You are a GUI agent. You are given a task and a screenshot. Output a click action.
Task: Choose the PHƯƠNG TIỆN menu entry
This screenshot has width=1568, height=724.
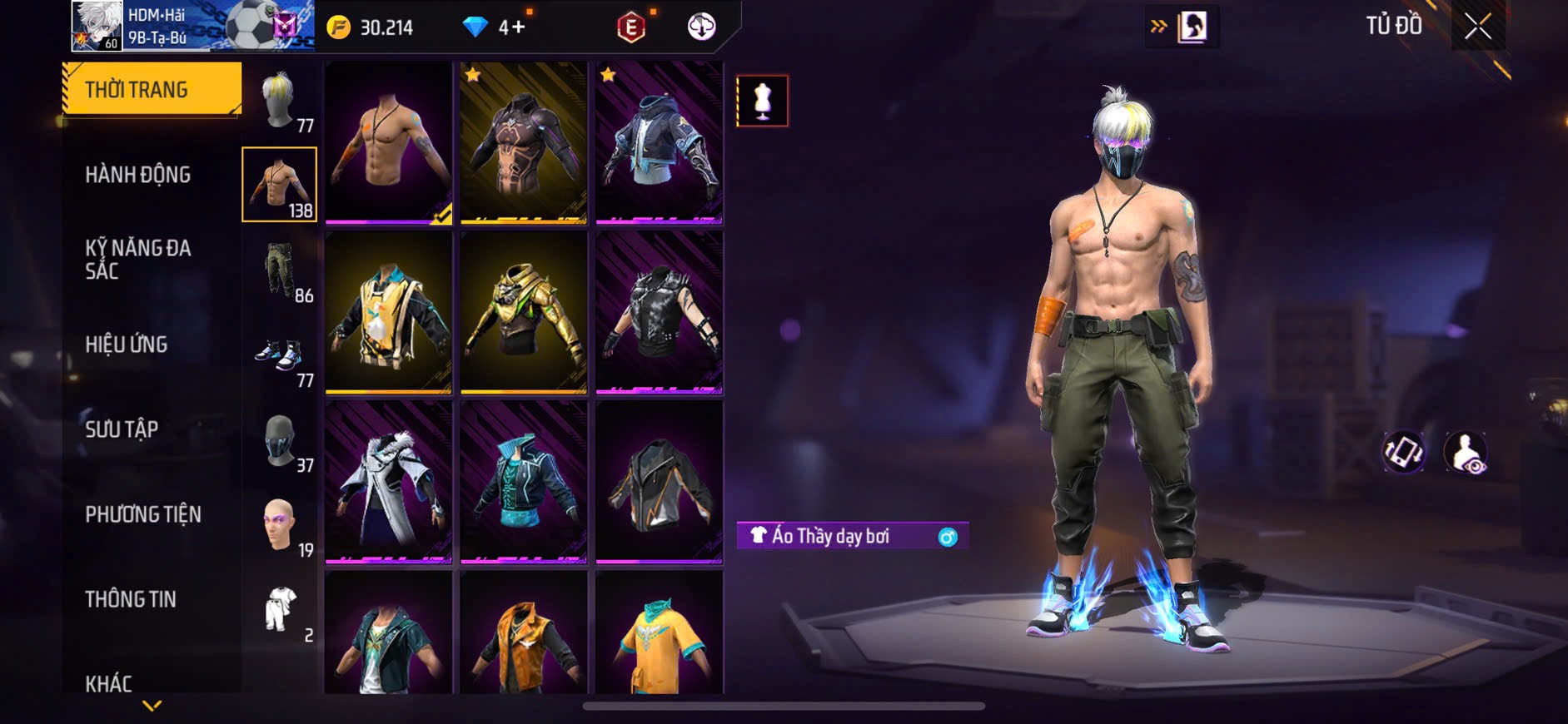click(x=143, y=514)
